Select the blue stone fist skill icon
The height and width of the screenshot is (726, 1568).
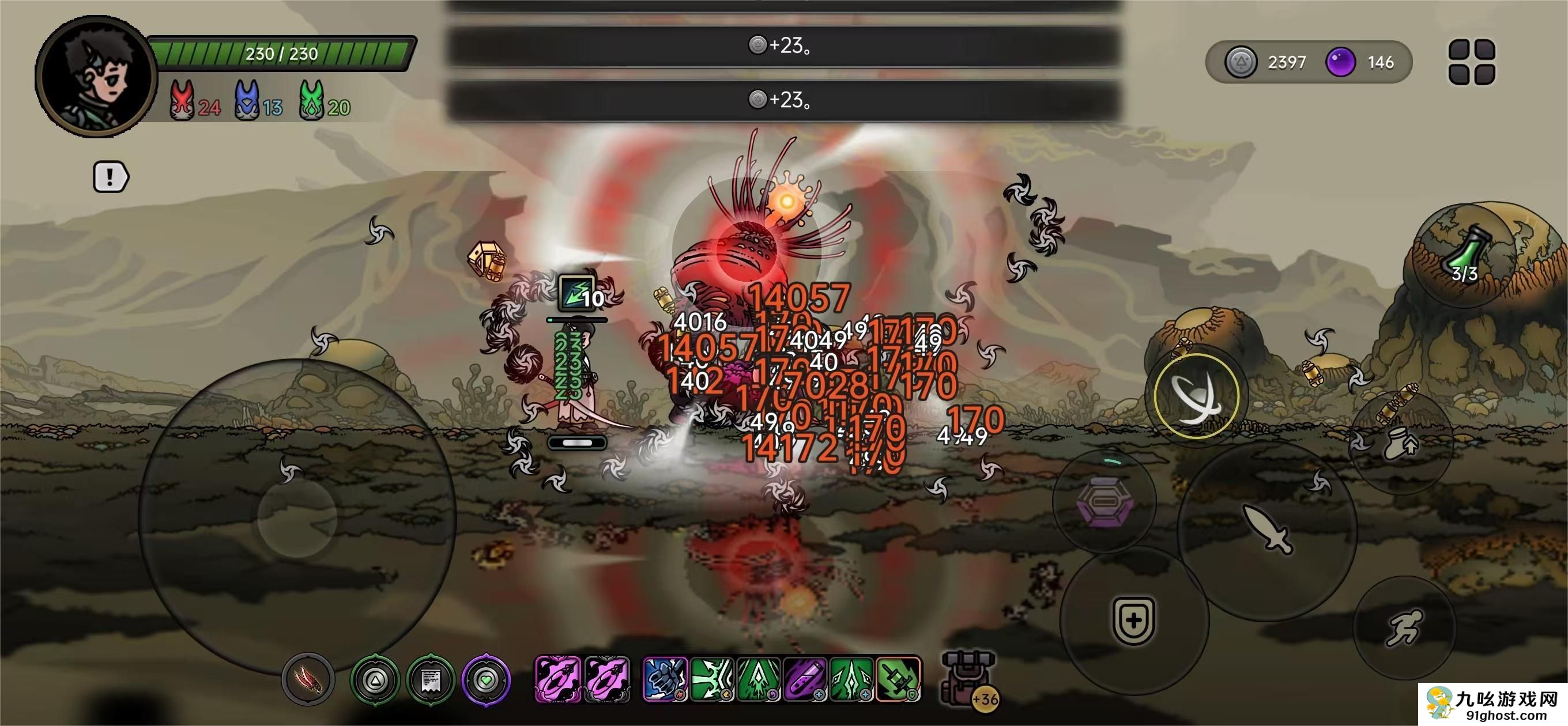point(665,679)
